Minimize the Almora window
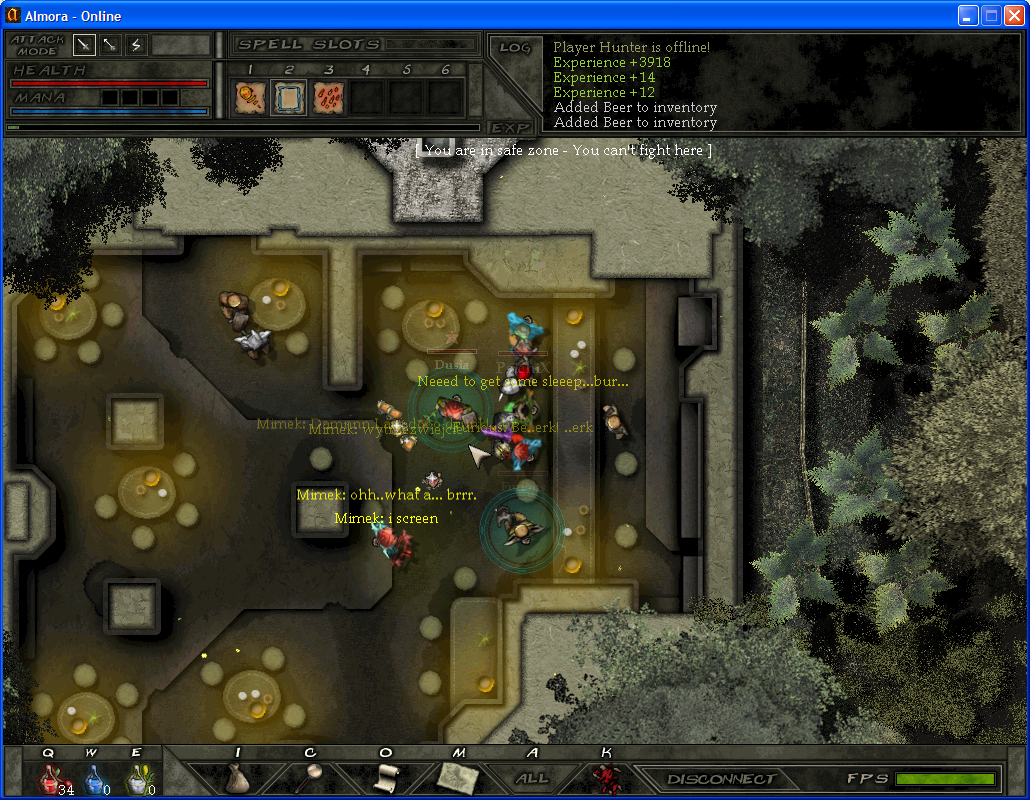1030x800 pixels. pos(967,15)
